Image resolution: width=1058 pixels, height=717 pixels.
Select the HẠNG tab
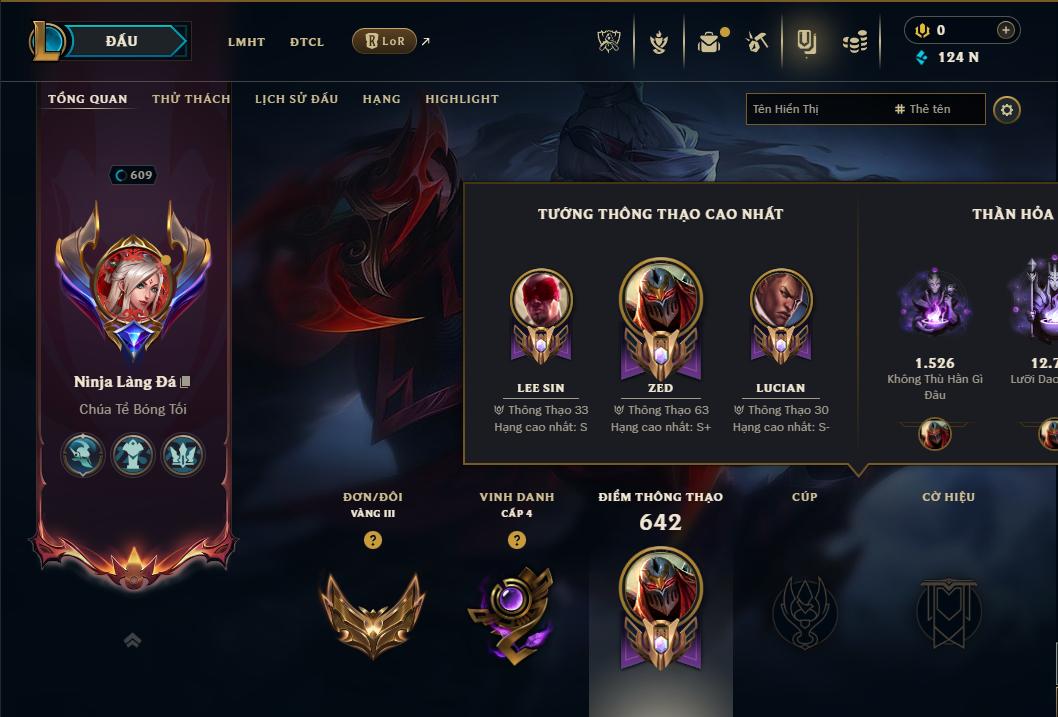point(381,99)
